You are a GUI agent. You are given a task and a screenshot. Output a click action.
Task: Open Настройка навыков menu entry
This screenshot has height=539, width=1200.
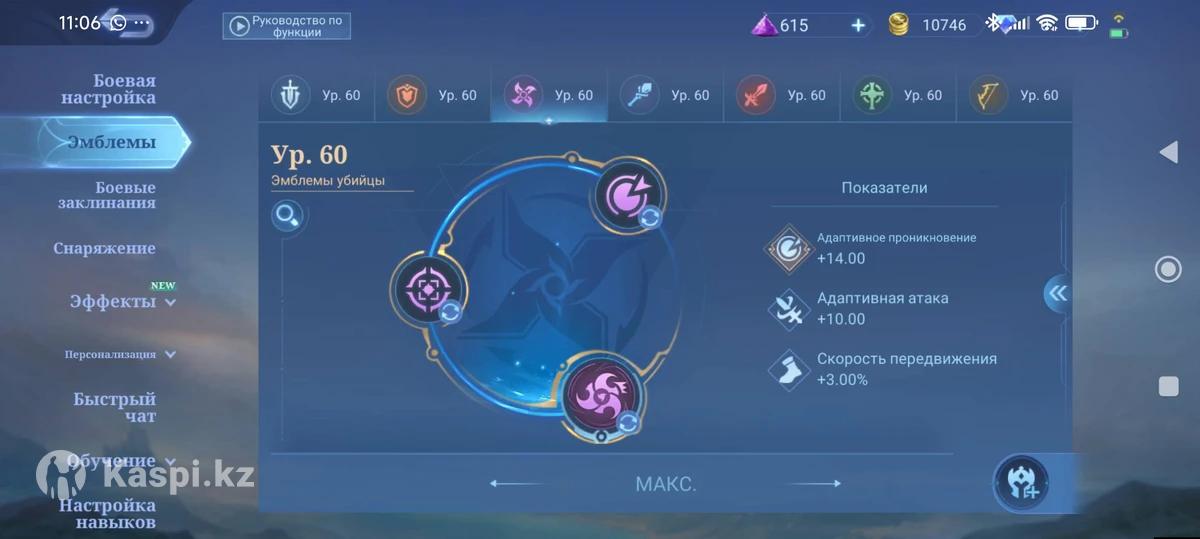pos(107,513)
